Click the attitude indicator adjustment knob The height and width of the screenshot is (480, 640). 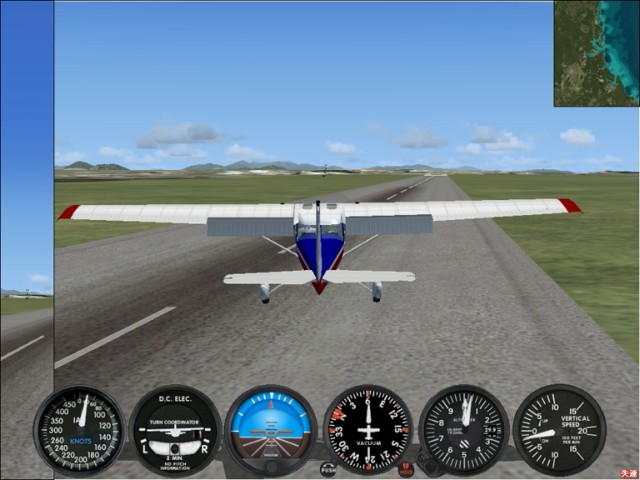270,466
